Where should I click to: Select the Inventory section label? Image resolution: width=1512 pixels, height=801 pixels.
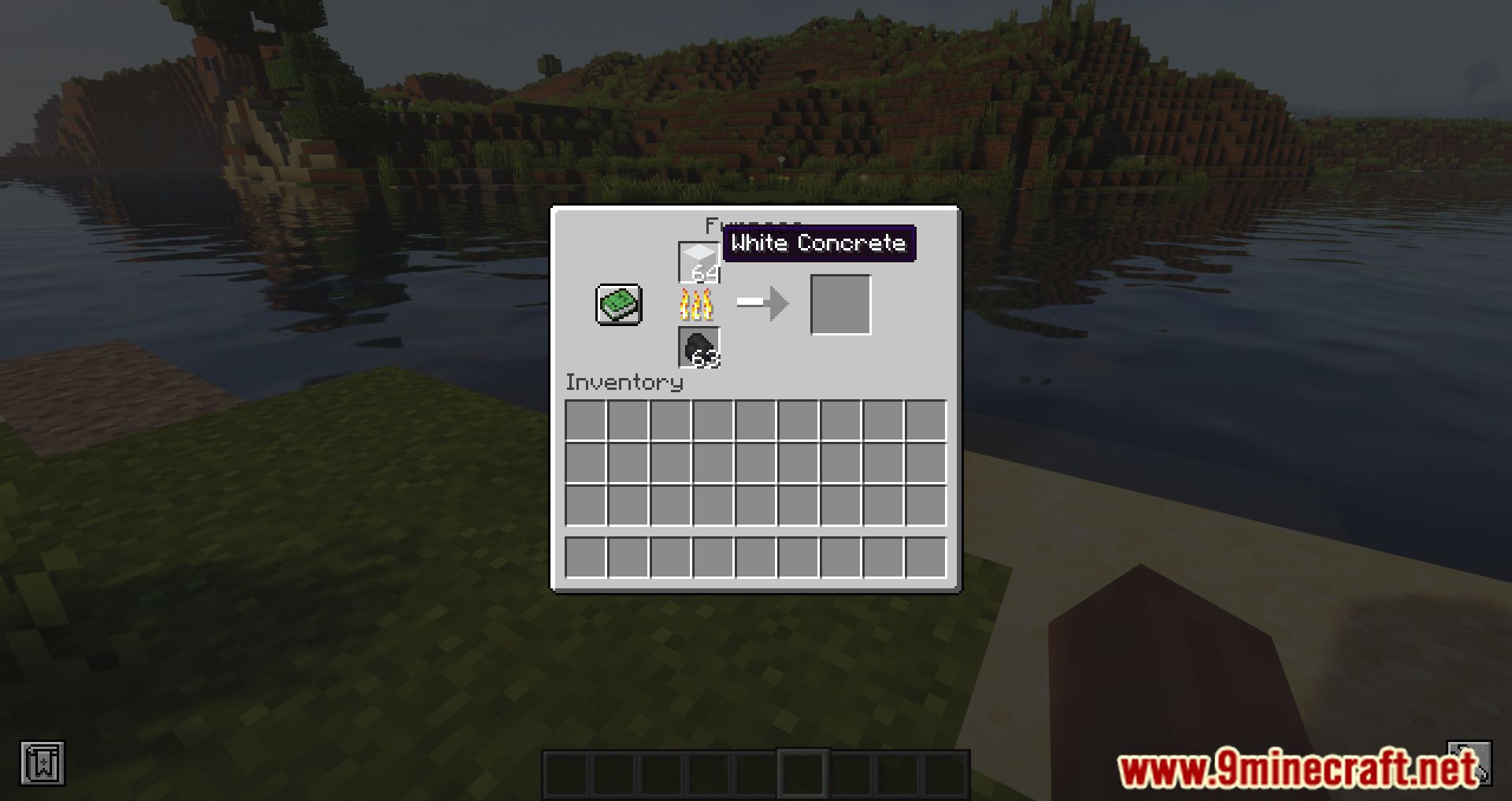624,384
